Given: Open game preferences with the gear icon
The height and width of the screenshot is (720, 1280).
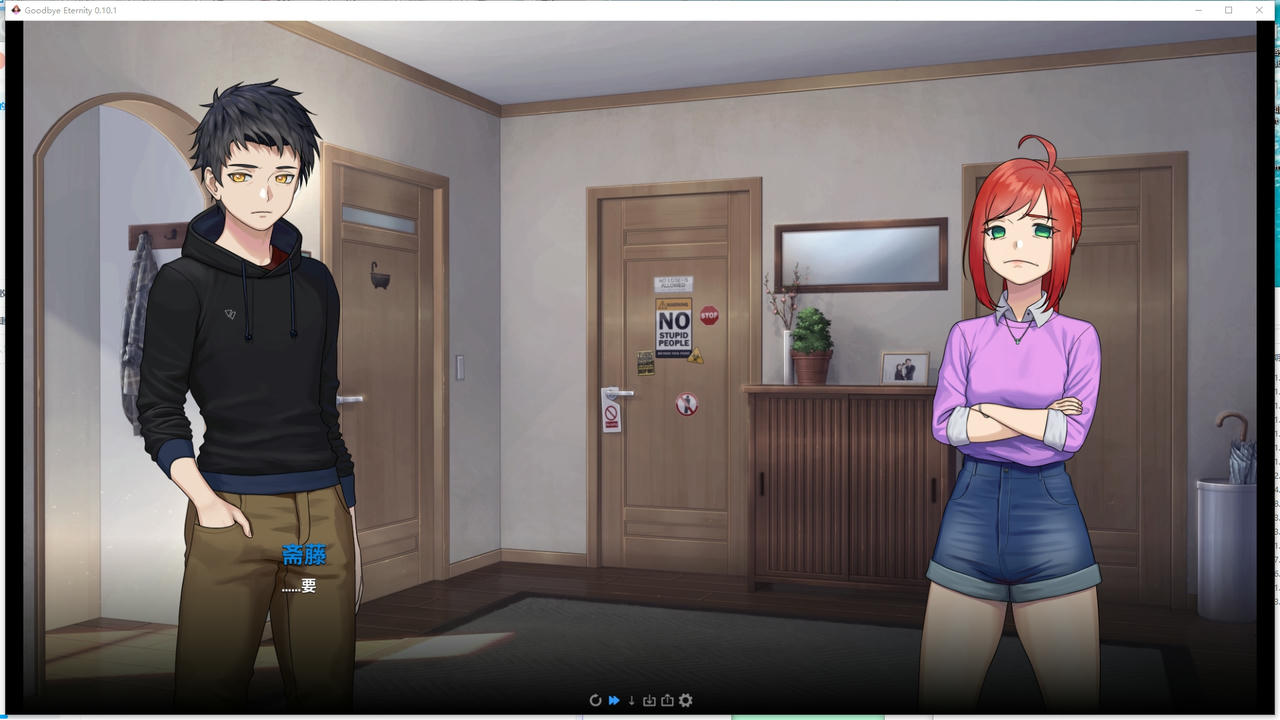Looking at the screenshot, I should [x=685, y=700].
